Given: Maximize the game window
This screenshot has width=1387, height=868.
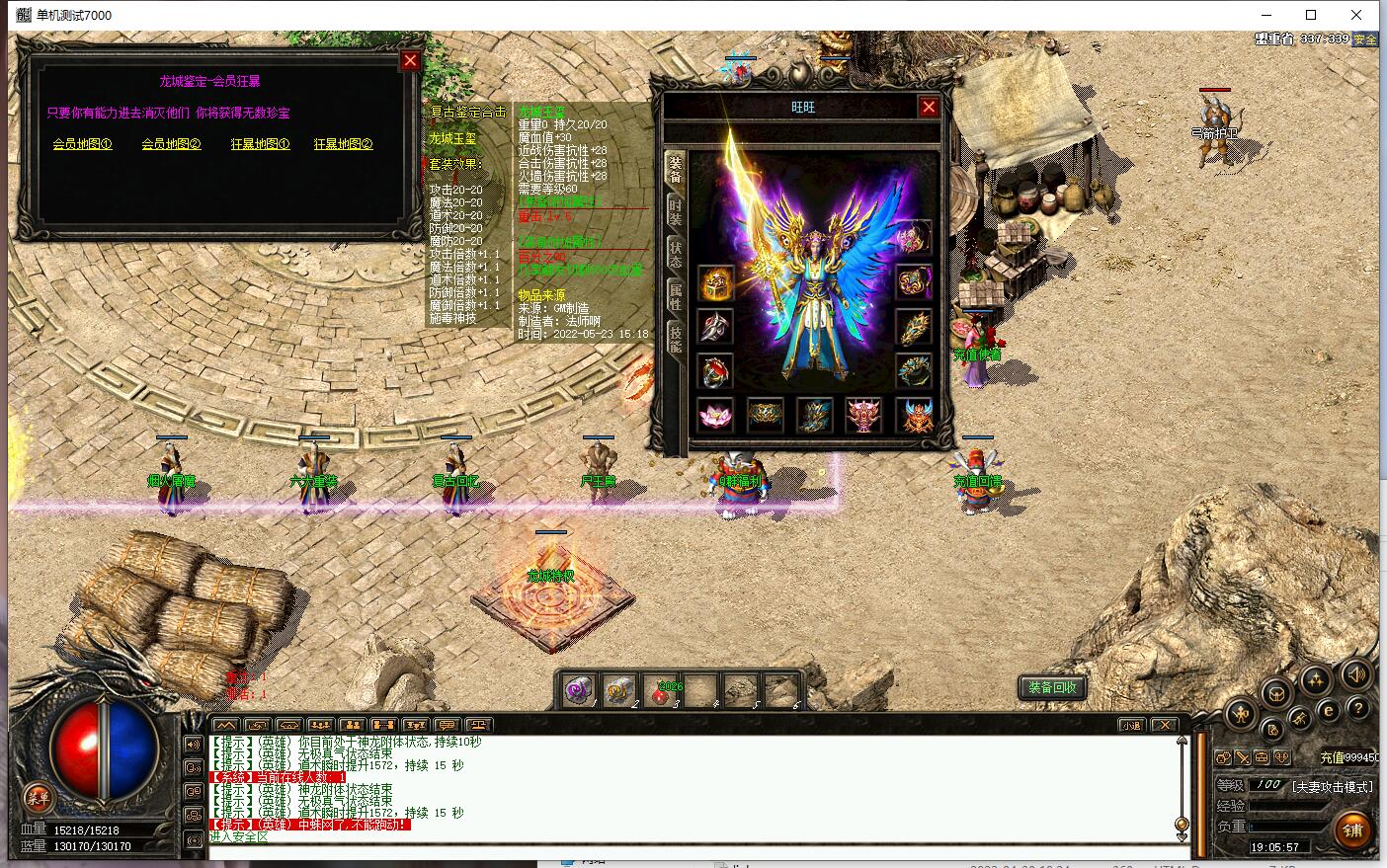Looking at the screenshot, I should pos(1311,15).
